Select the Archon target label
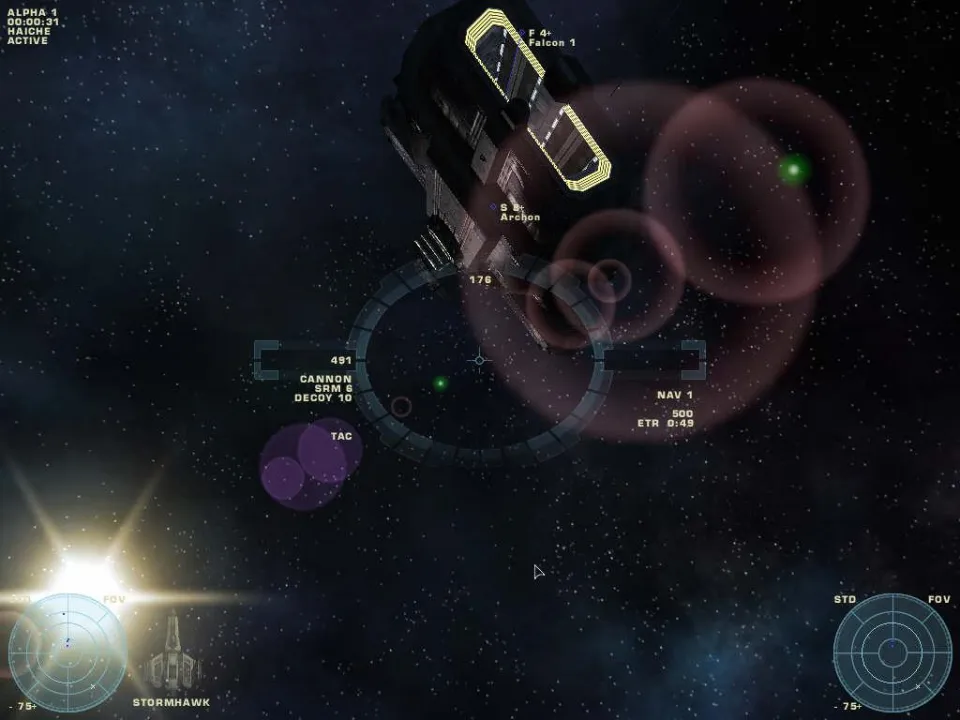The height and width of the screenshot is (720, 960). 520,217
